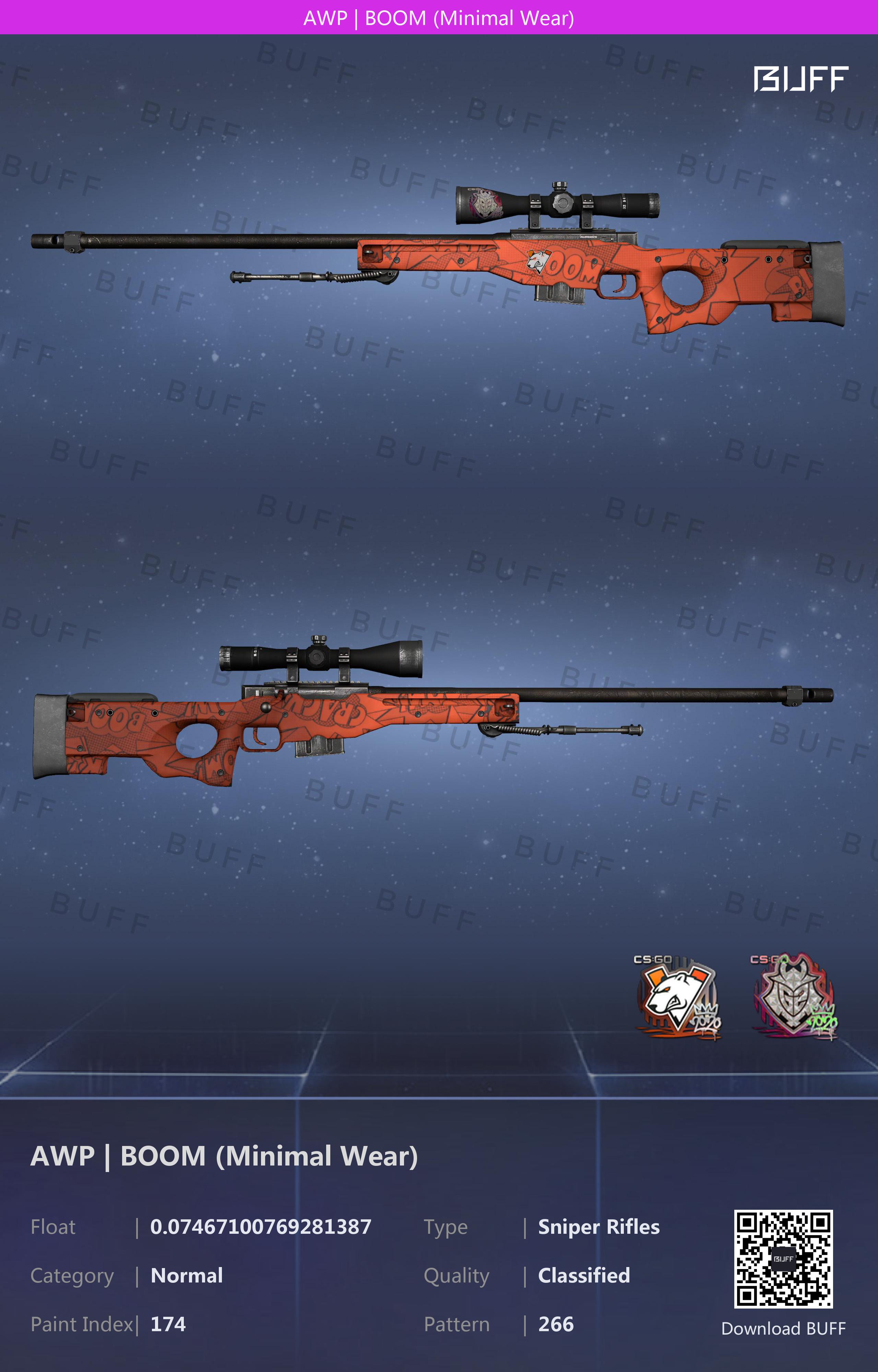Screen dimensions: 878x1372
Task: Open the Download BUFF link
Action: click(783, 1328)
